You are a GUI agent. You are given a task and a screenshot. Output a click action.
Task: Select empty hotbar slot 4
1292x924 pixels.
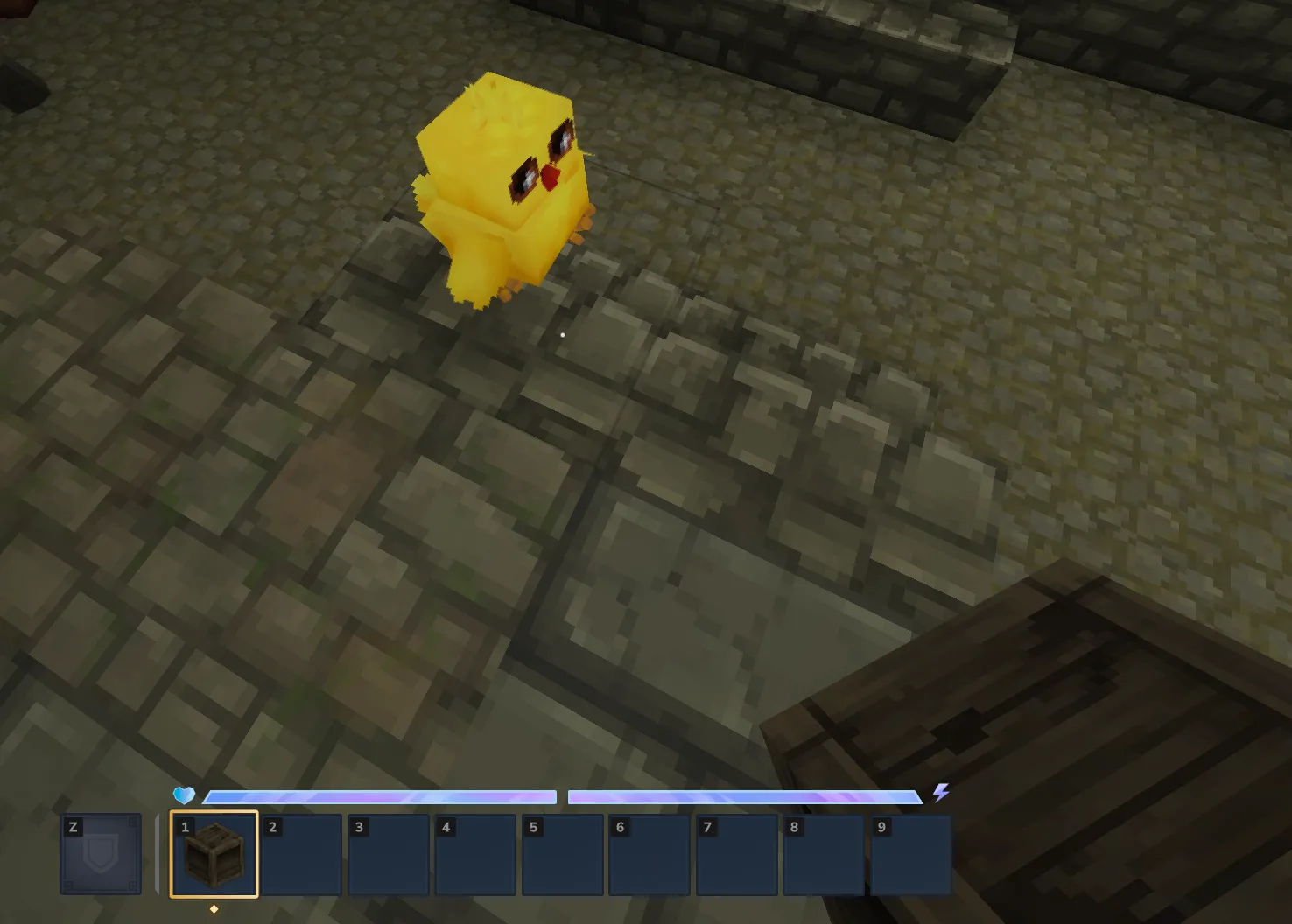click(x=475, y=853)
